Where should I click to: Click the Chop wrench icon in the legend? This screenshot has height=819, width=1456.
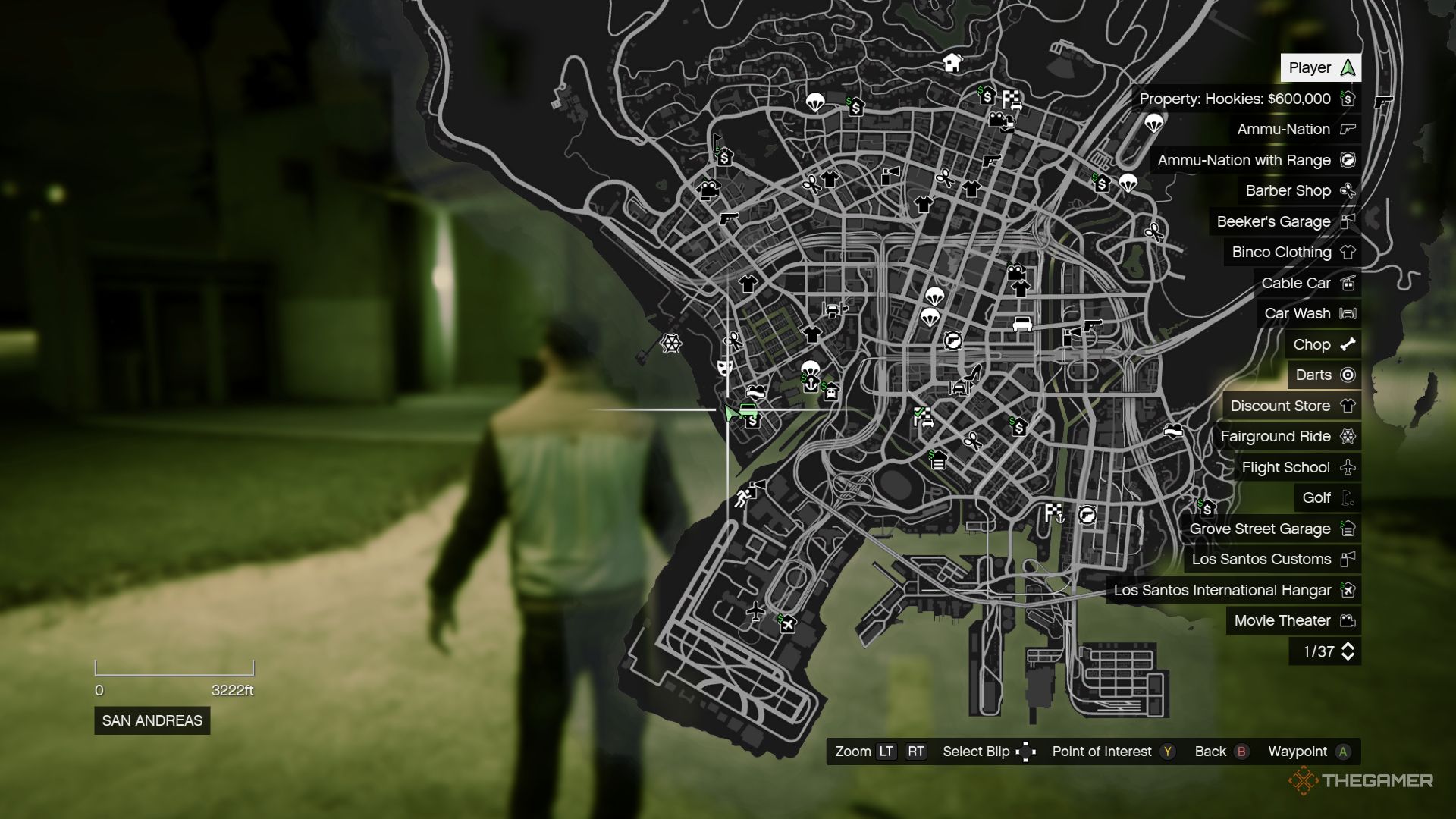tap(1348, 344)
